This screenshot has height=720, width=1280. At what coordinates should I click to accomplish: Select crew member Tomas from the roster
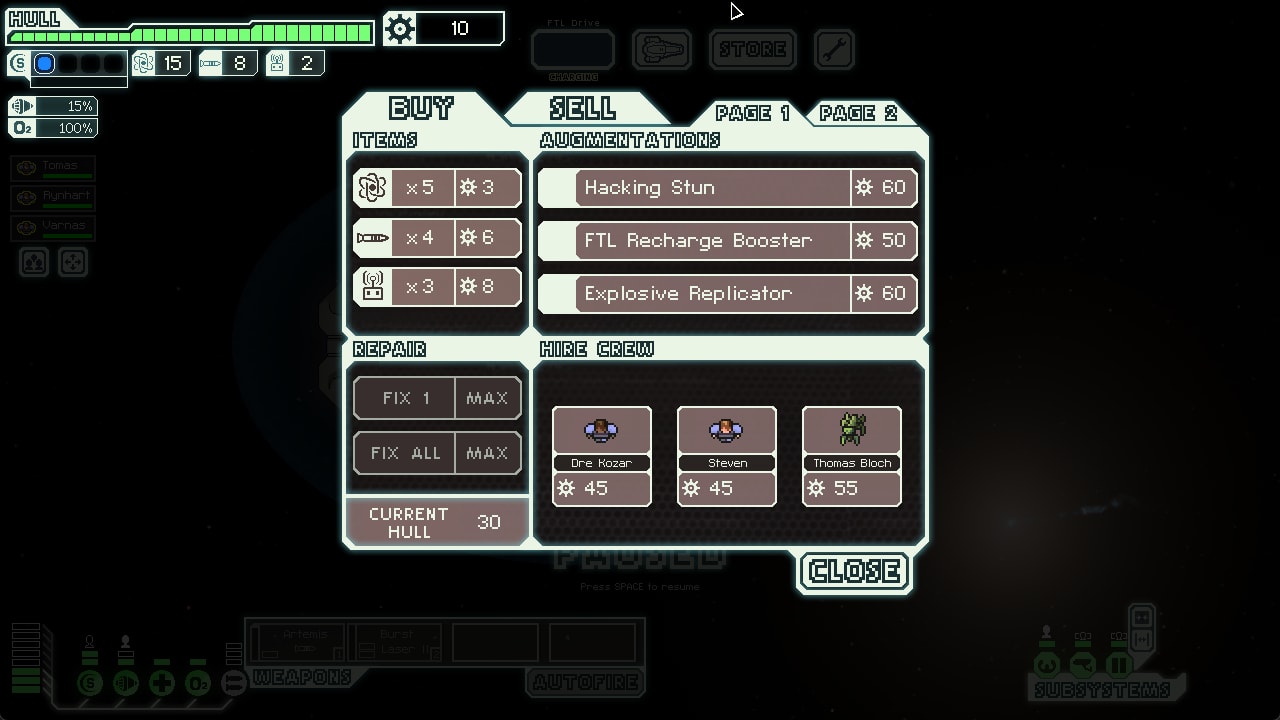point(52,168)
